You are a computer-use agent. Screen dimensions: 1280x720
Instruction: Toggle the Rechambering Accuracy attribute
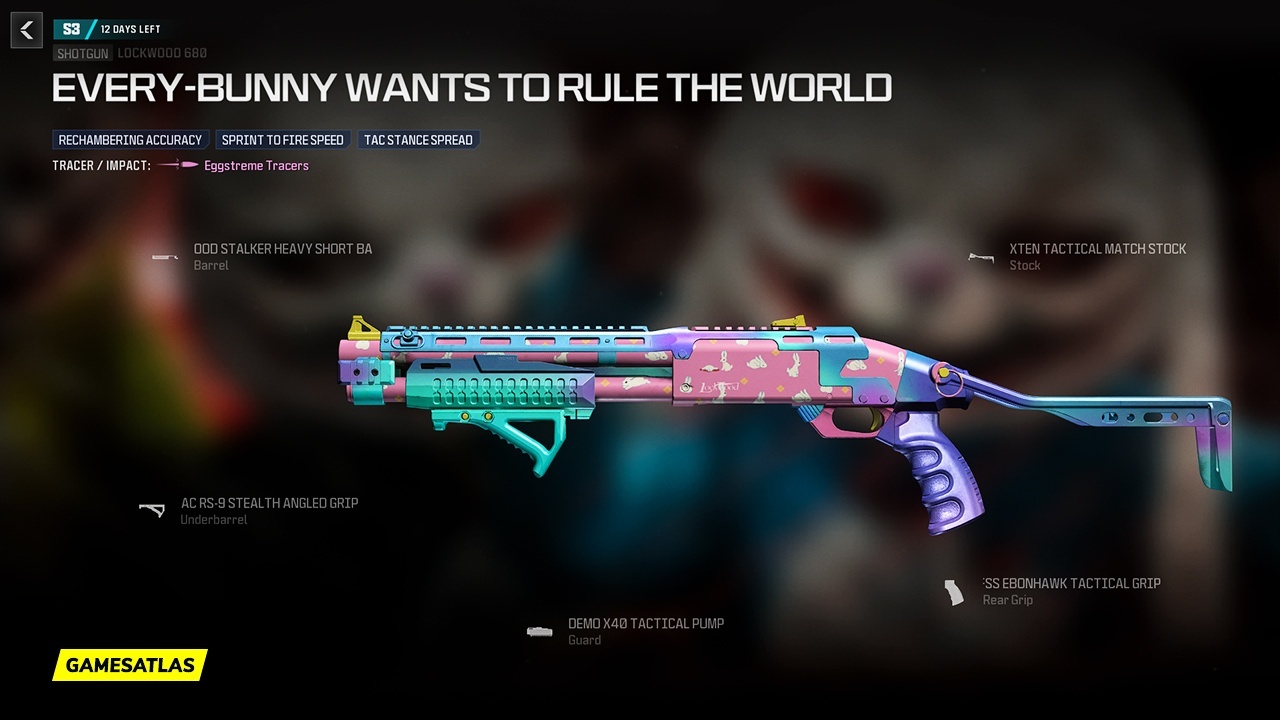pyautogui.click(x=130, y=139)
